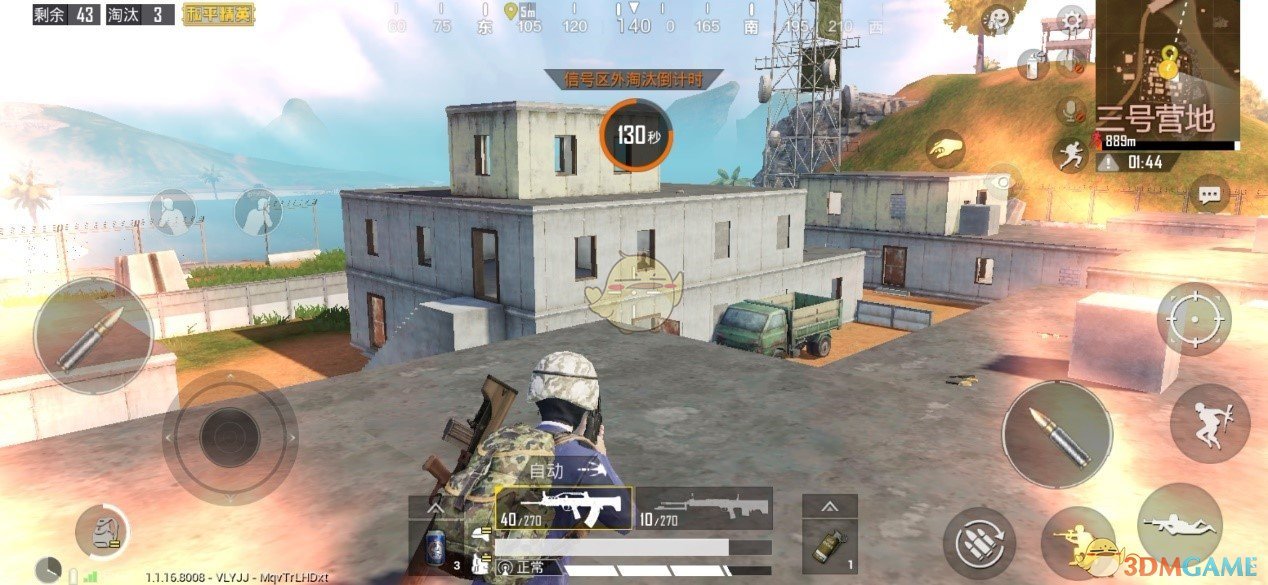Jump using the vaulting figure button
The height and width of the screenshot is (585, 1268).
(1207, 418)
